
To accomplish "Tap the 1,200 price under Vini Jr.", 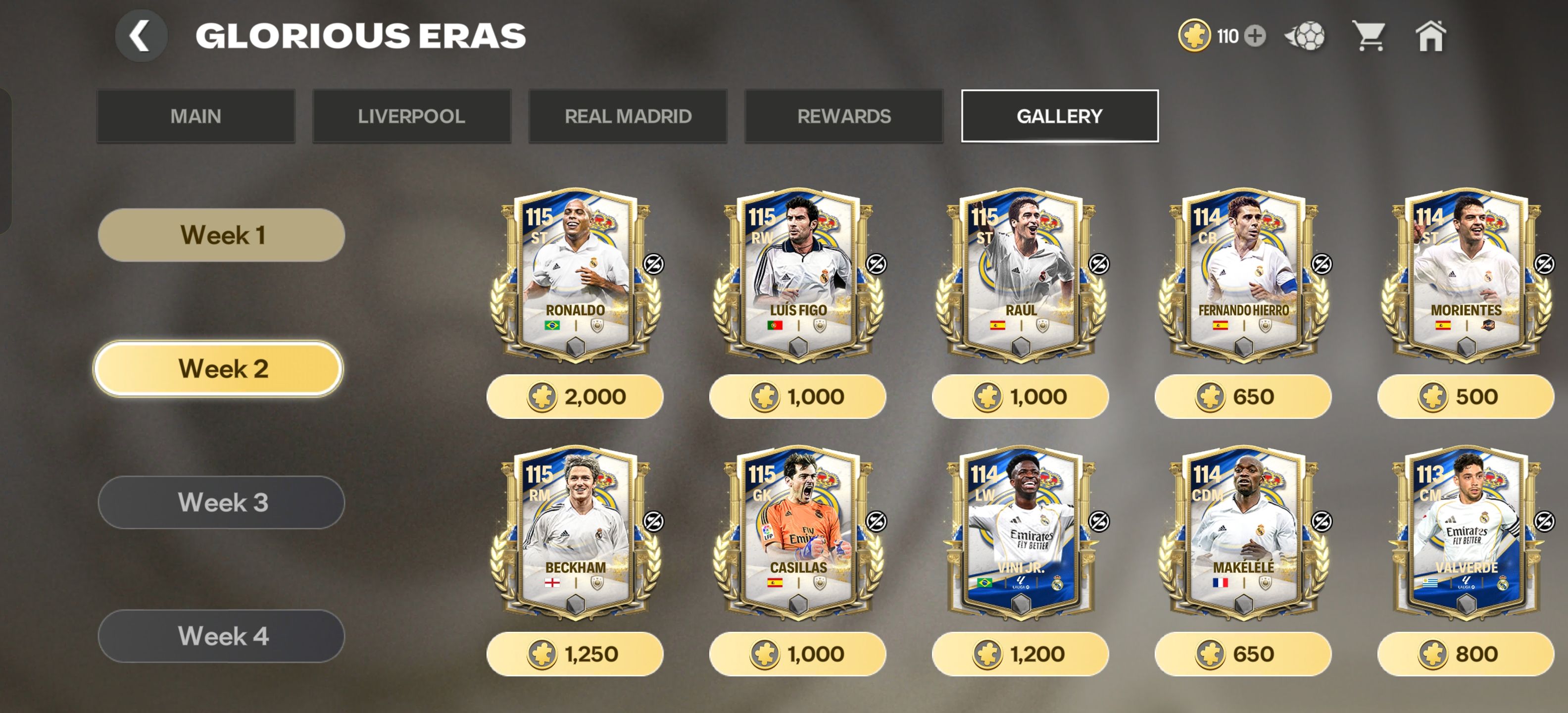I will tap(1020, 654).
